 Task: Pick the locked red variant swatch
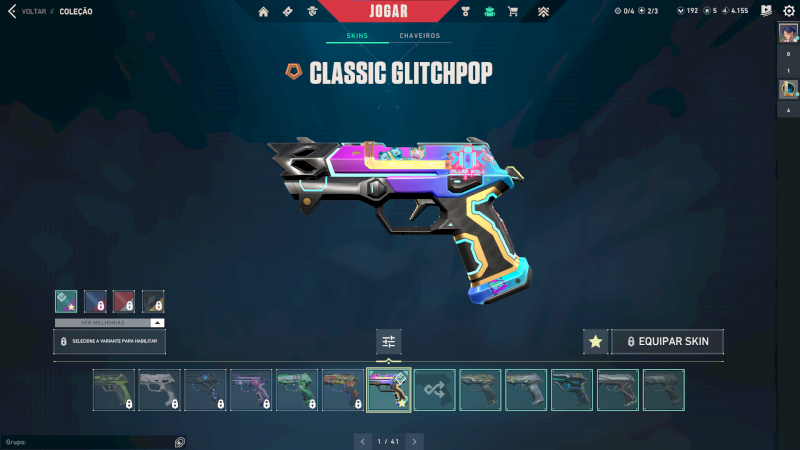[124, 301]
